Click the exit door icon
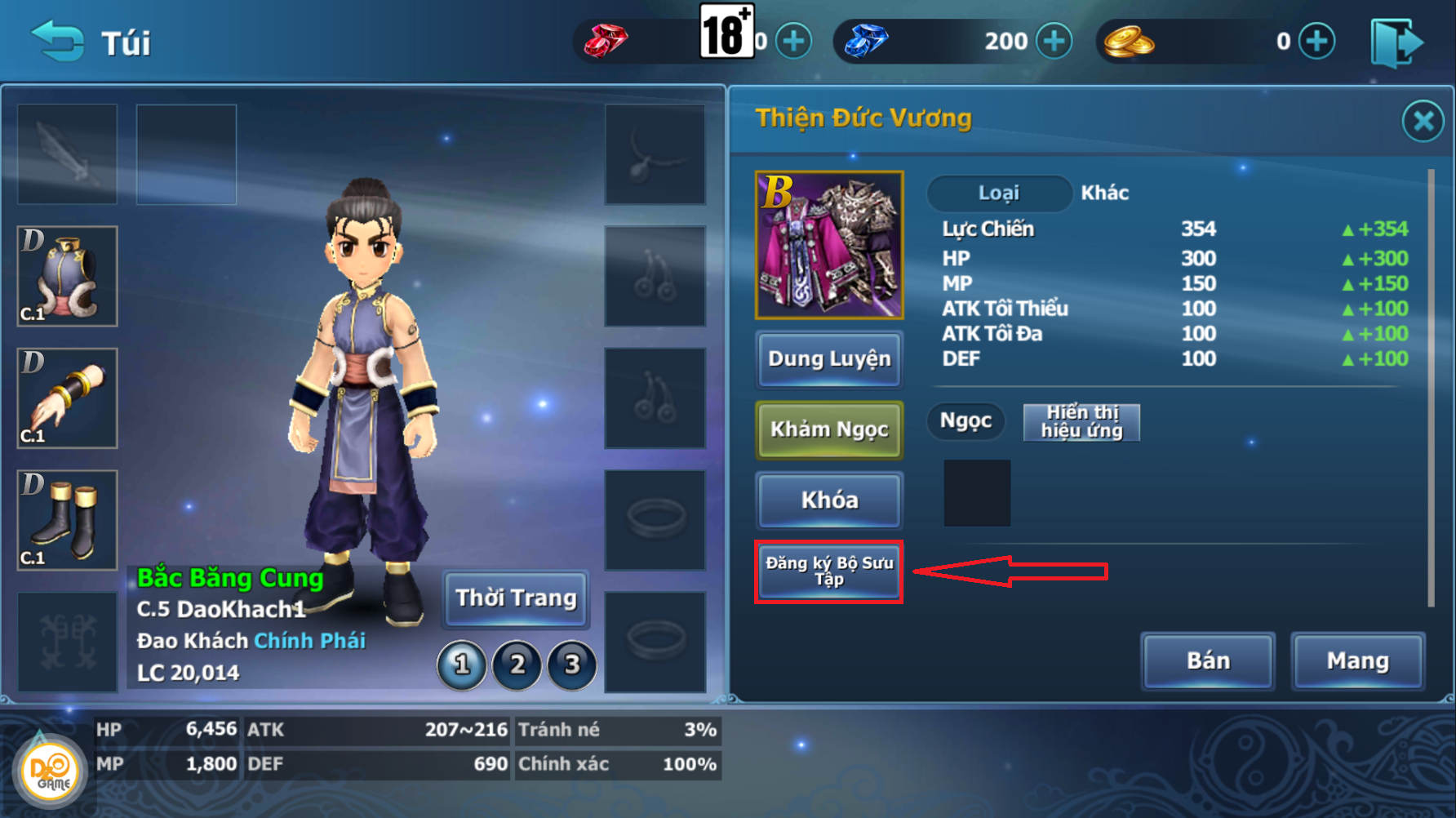The height and width of the screenshot is (818, 1456). click(x=1397, y=42)
